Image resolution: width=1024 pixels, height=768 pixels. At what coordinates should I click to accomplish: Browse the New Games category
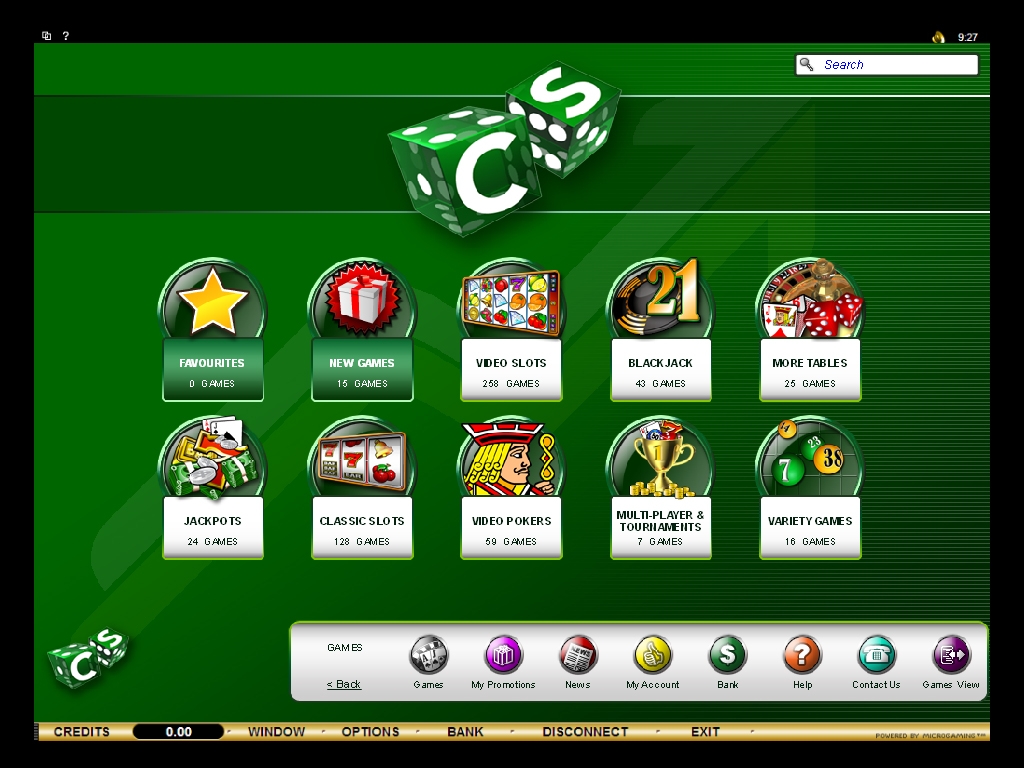(x=362, y=368)
